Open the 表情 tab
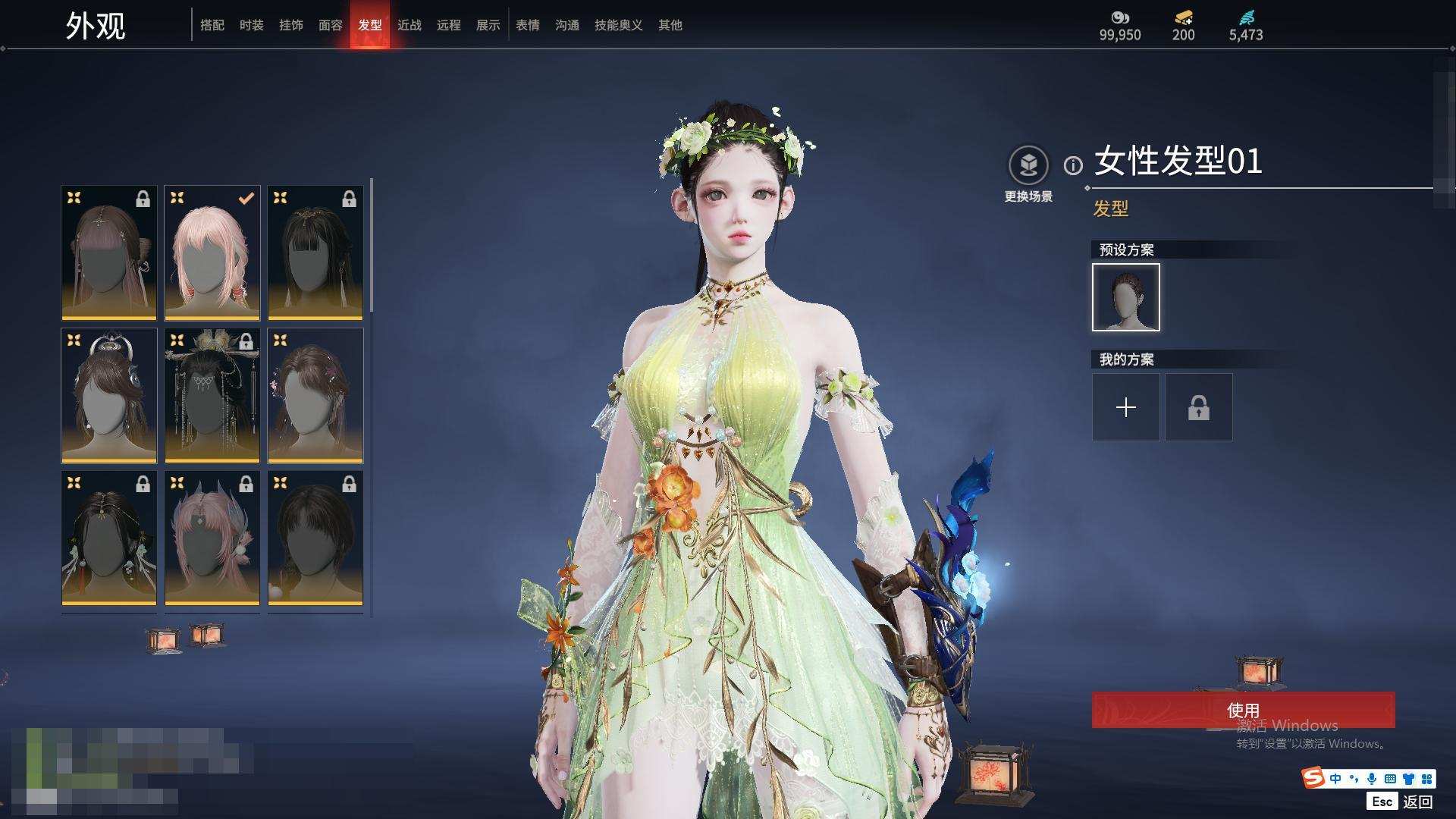This screenshot has height=819, width=1456. tap(528, 25)
